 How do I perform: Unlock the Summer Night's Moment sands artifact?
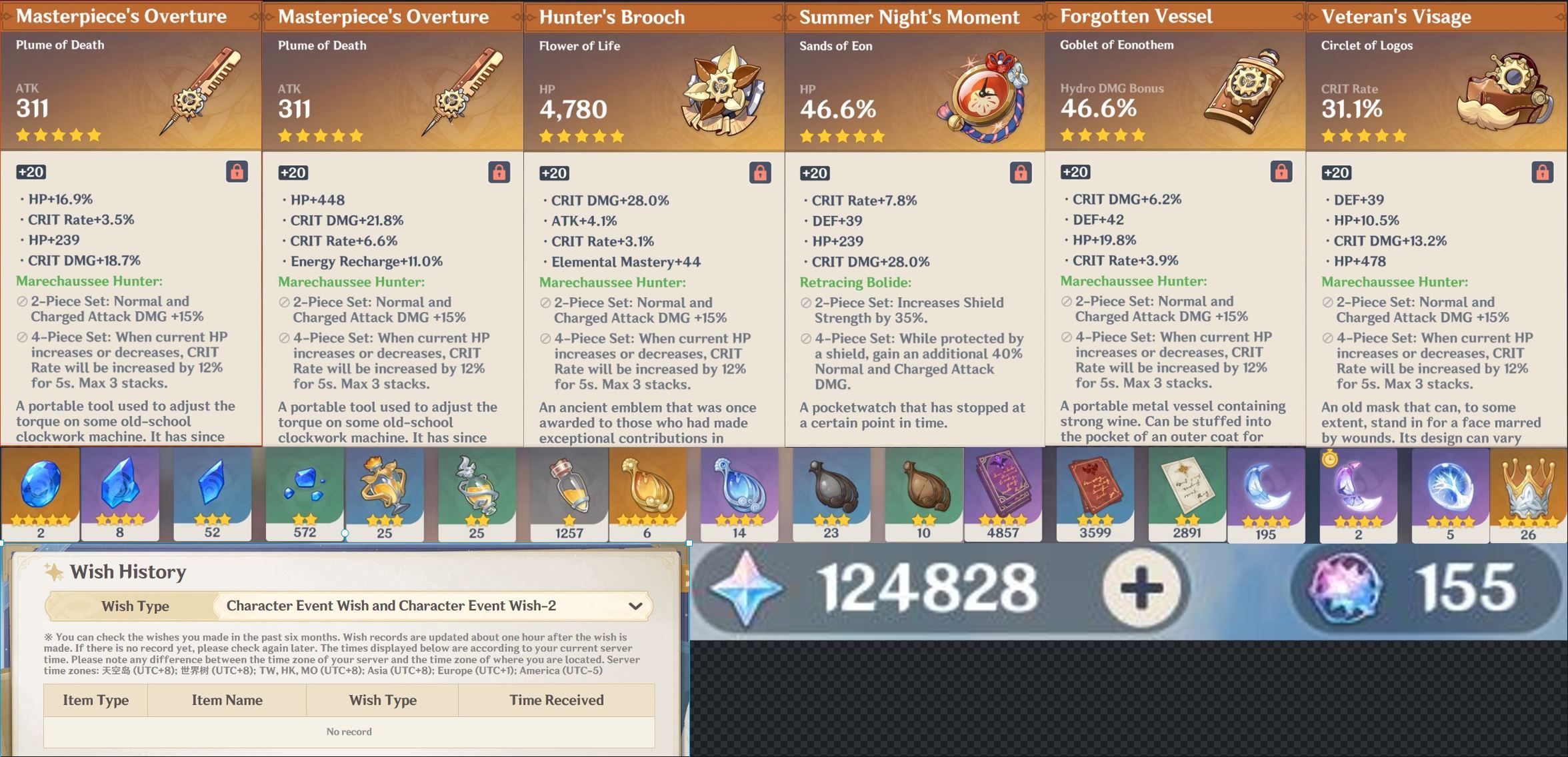pos(1019,172)
